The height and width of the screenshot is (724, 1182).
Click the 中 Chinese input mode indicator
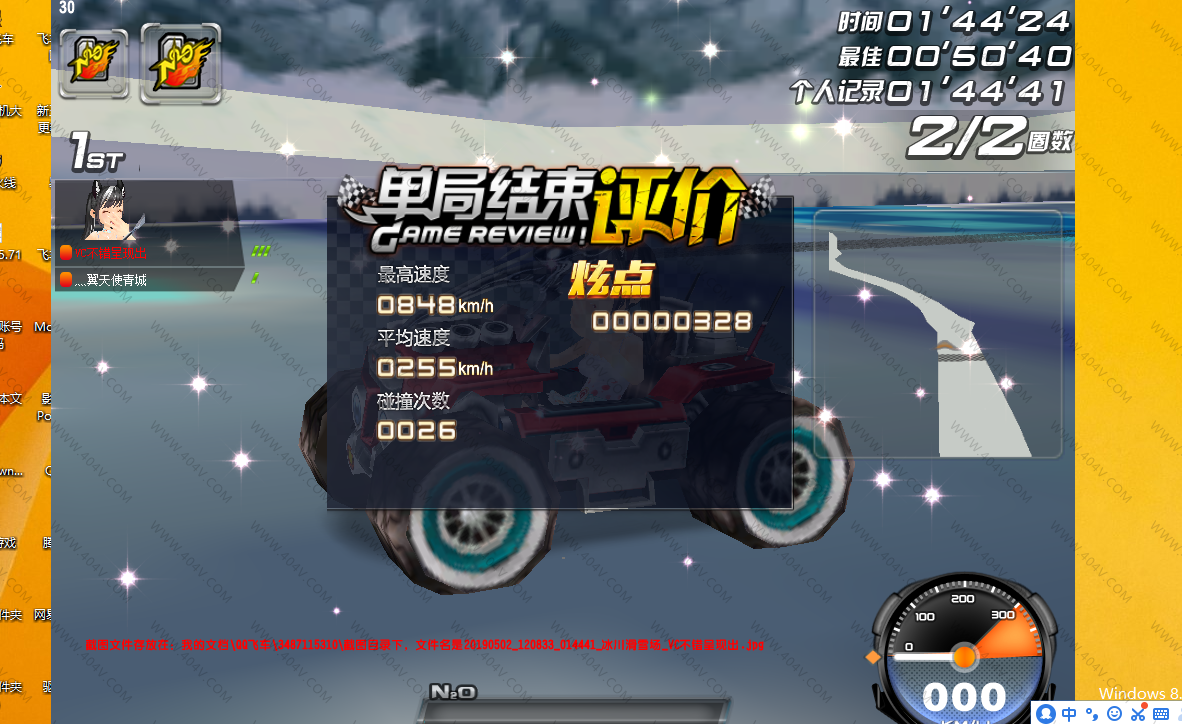(1069, 713)
